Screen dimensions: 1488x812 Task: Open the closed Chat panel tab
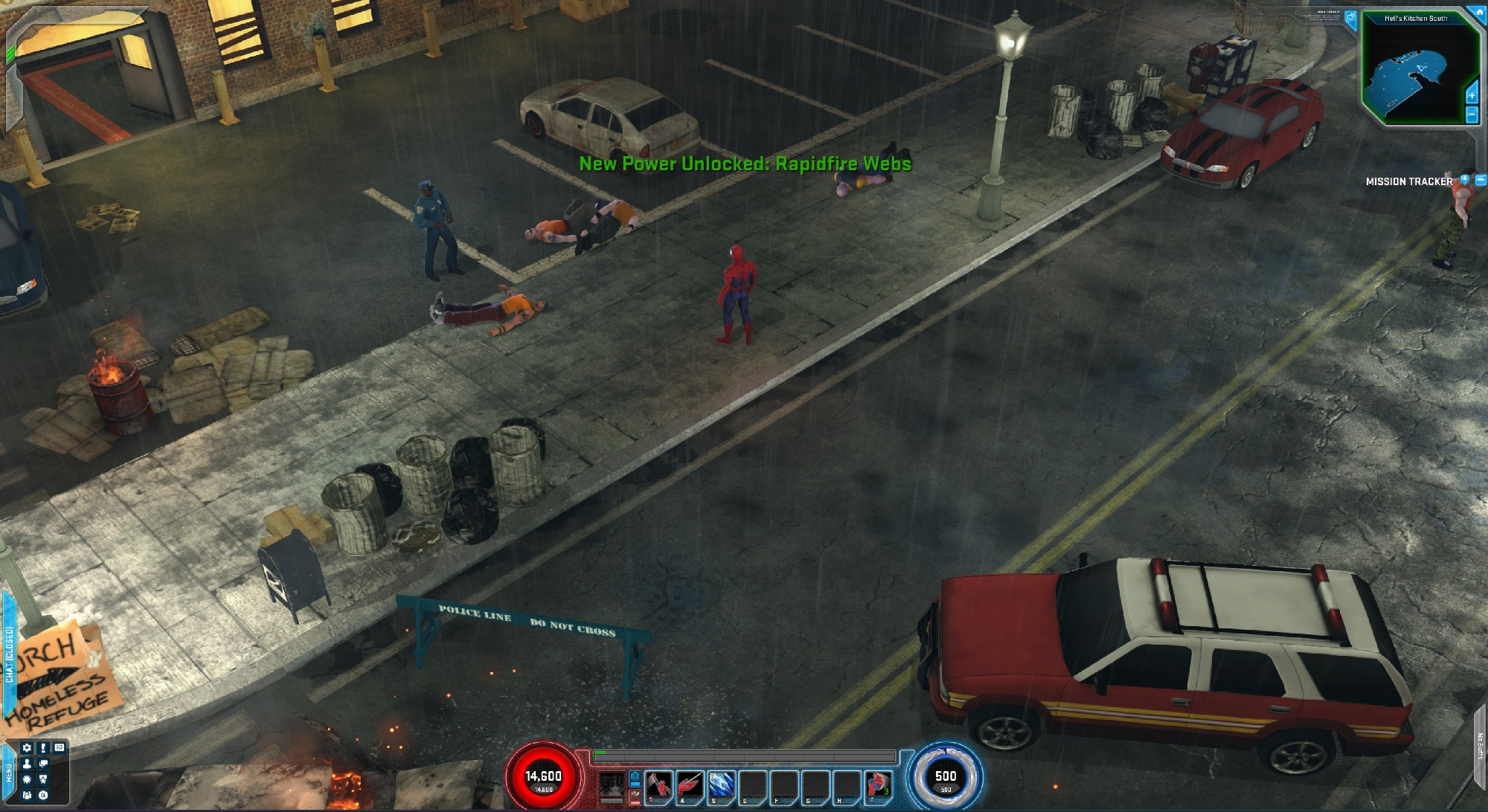[x=9, y=654]
